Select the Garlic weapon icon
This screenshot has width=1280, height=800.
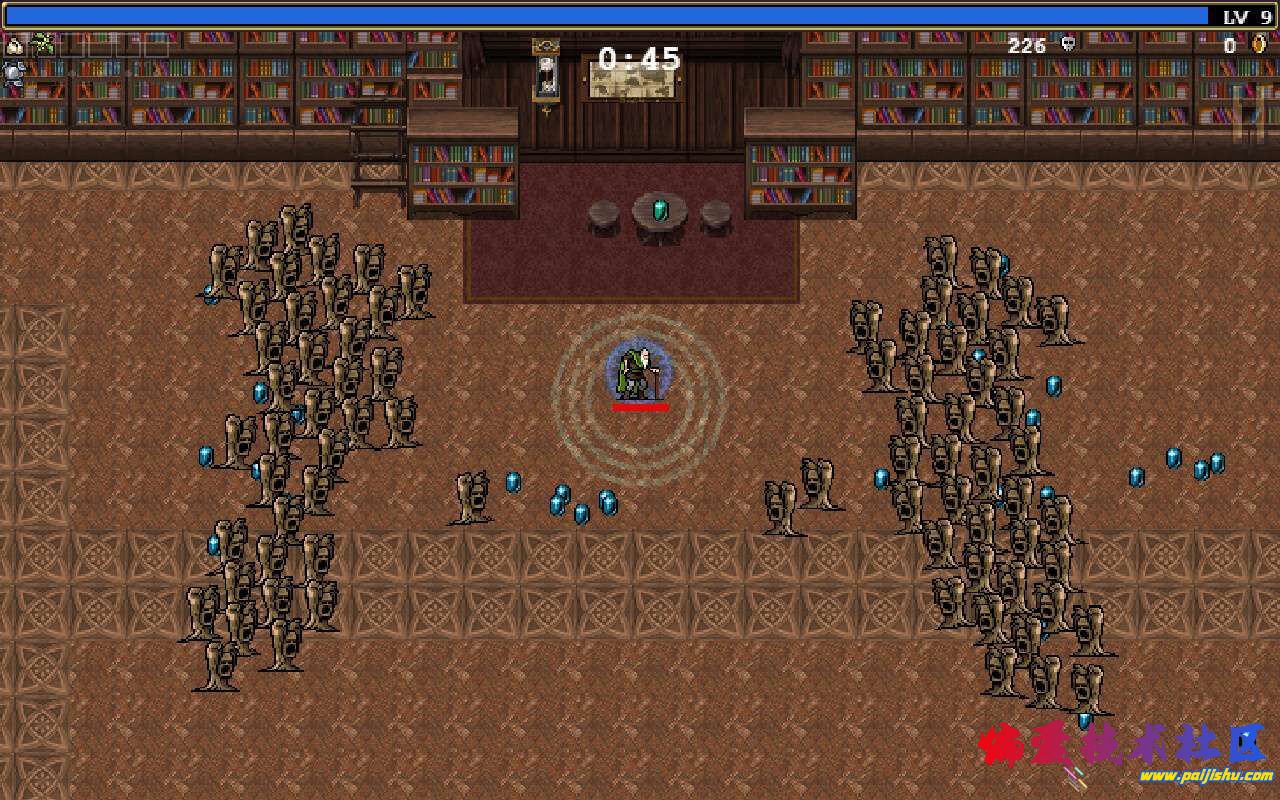point(14,45)
